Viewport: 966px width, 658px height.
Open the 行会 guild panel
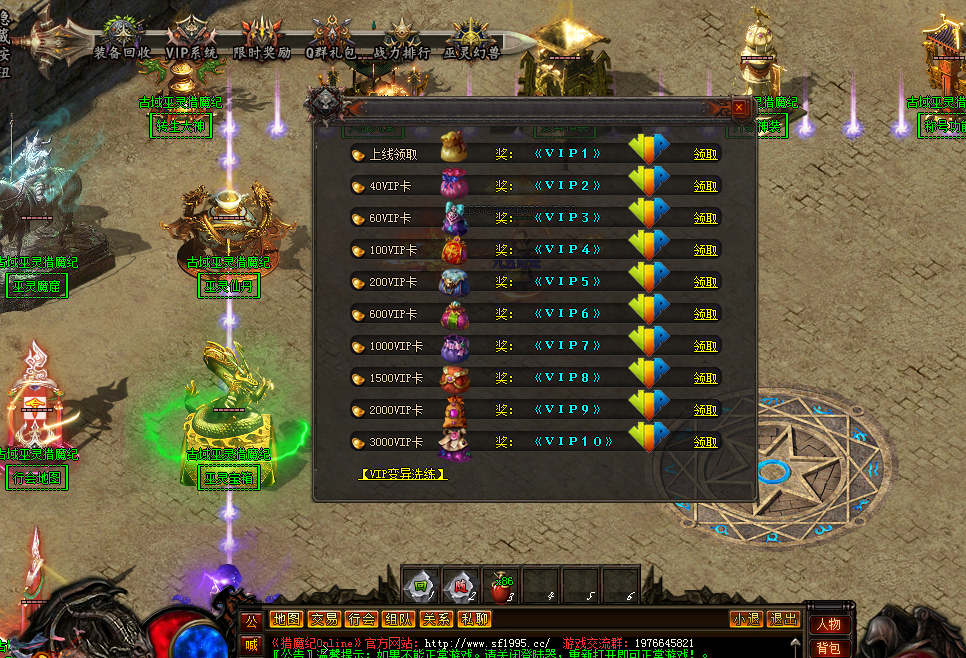pos(361,619)
